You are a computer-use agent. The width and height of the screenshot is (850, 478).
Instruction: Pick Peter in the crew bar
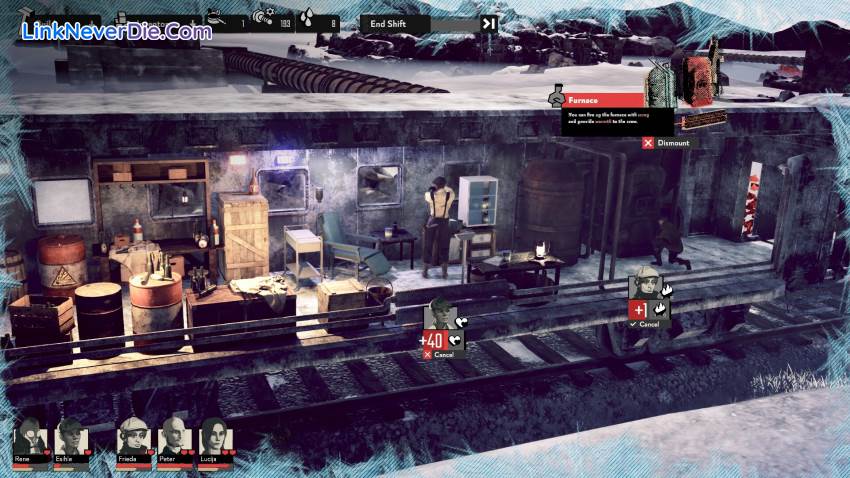click(x=174, y=438)
